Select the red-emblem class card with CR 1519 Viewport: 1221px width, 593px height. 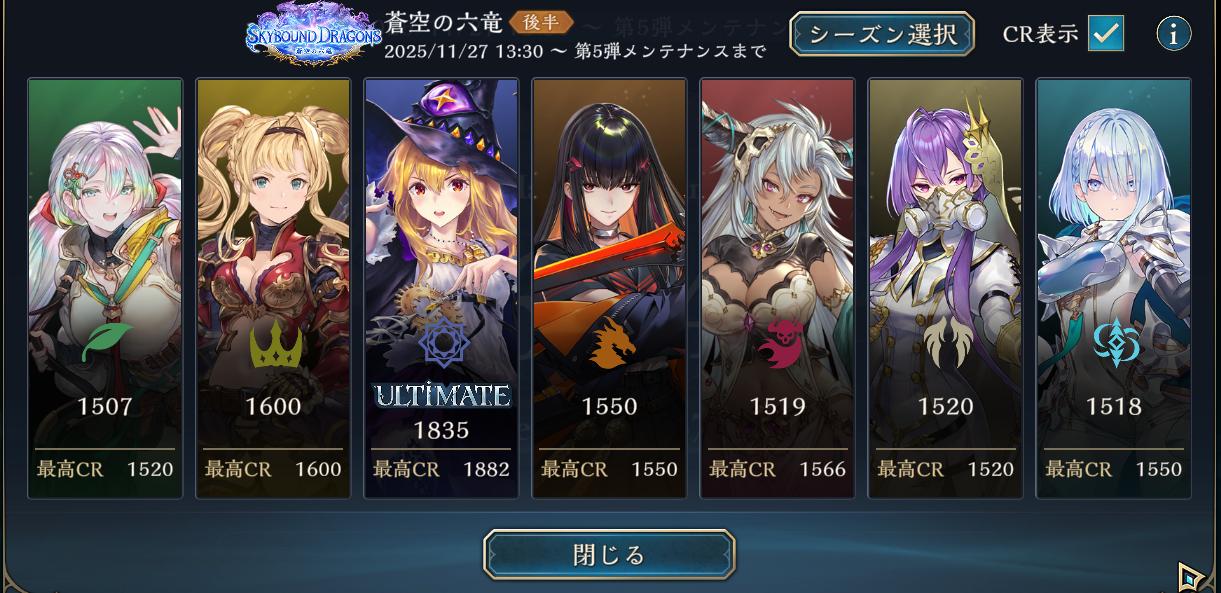pyautogui.click(x=777, y=288)
